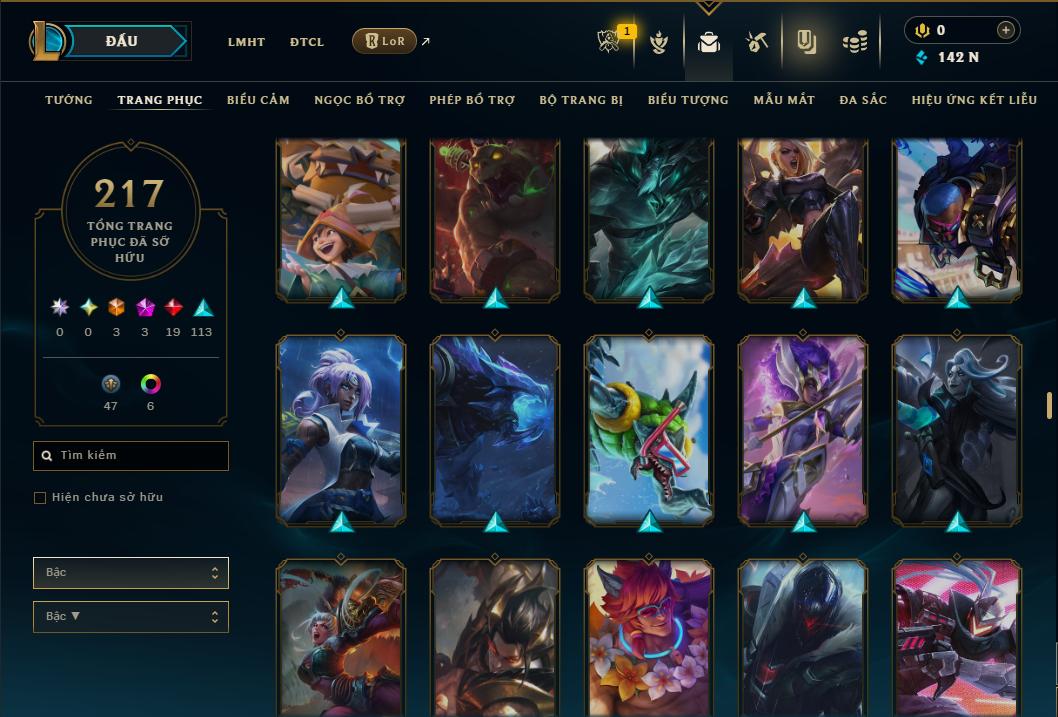1058x717 pixels.
Task: Switch to the MẪU MẮT tab
Action: tap(784, 100)
